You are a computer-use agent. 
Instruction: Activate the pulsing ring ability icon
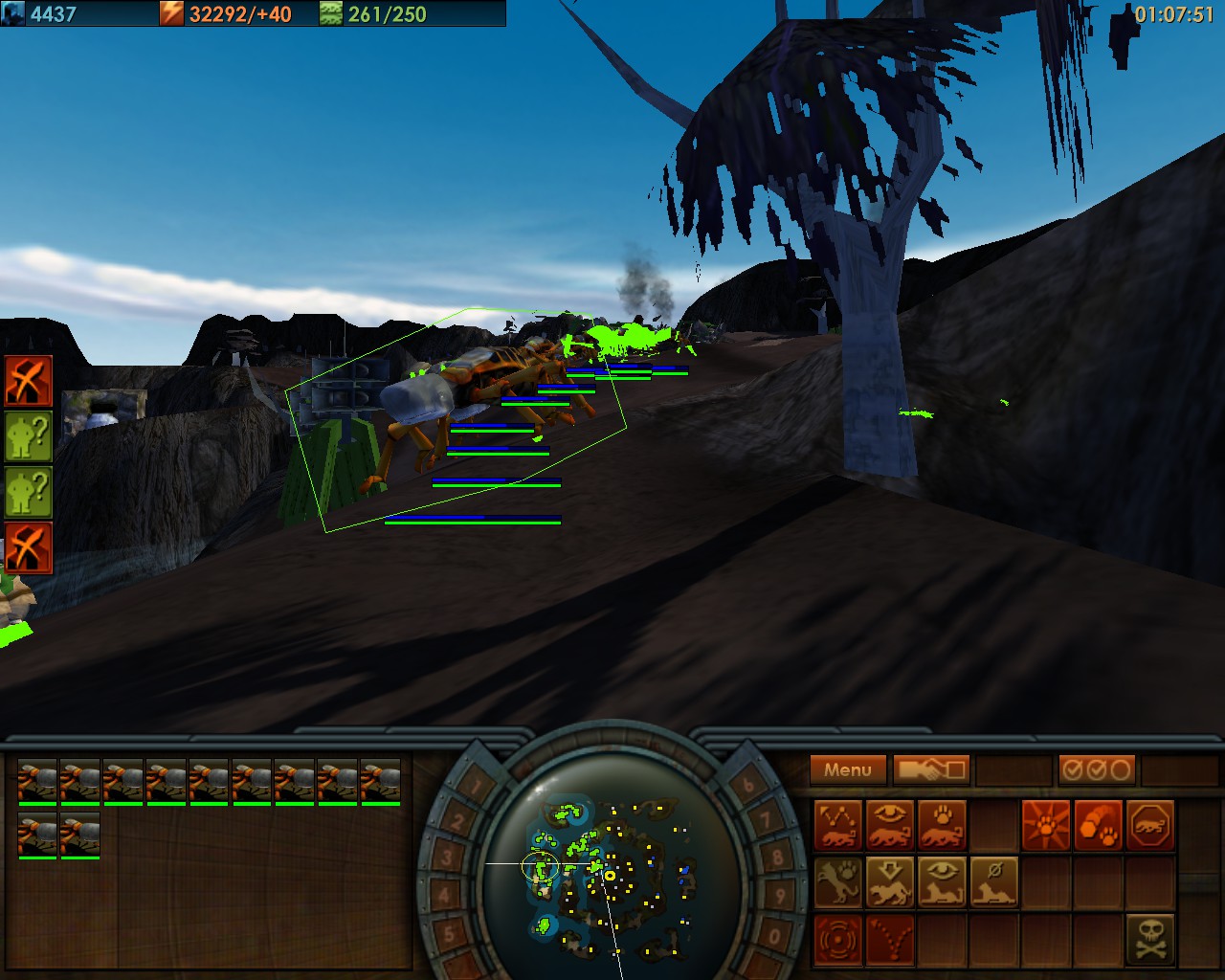[x=837, y=938]
